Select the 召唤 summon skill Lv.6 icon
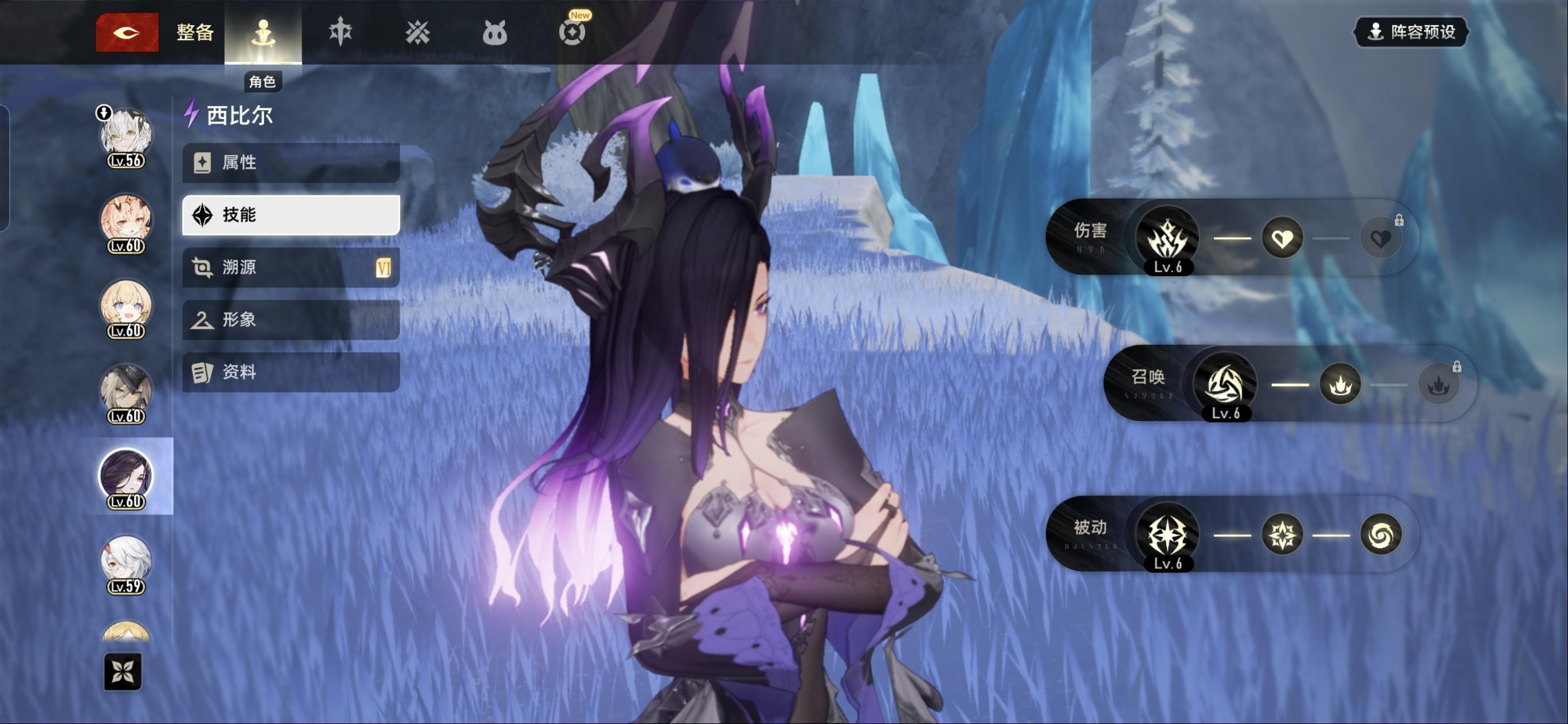1568x724 pixels. pos(1225,384)
